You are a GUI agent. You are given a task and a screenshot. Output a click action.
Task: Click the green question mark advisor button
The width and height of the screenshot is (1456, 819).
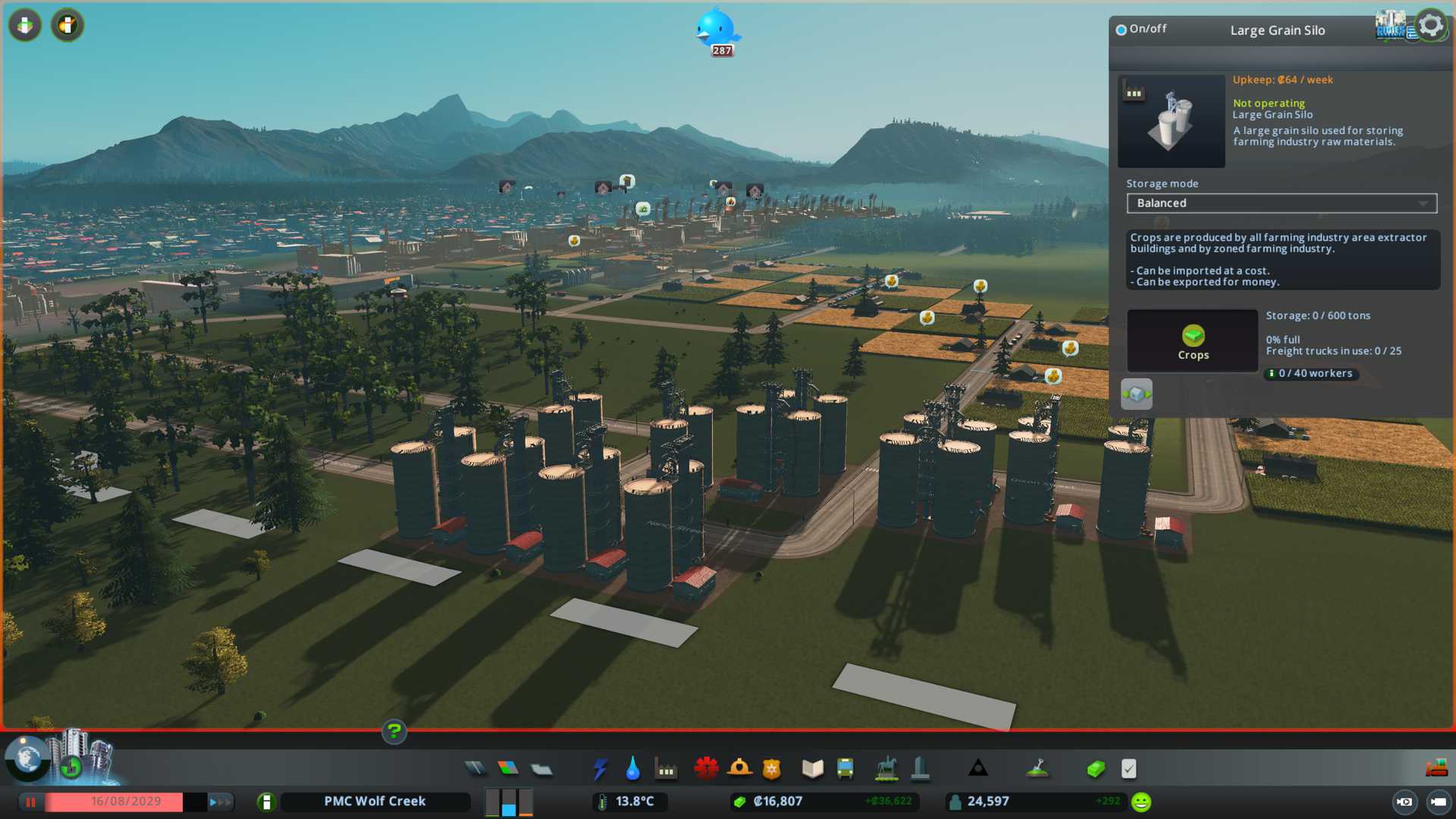coord(394,732)
